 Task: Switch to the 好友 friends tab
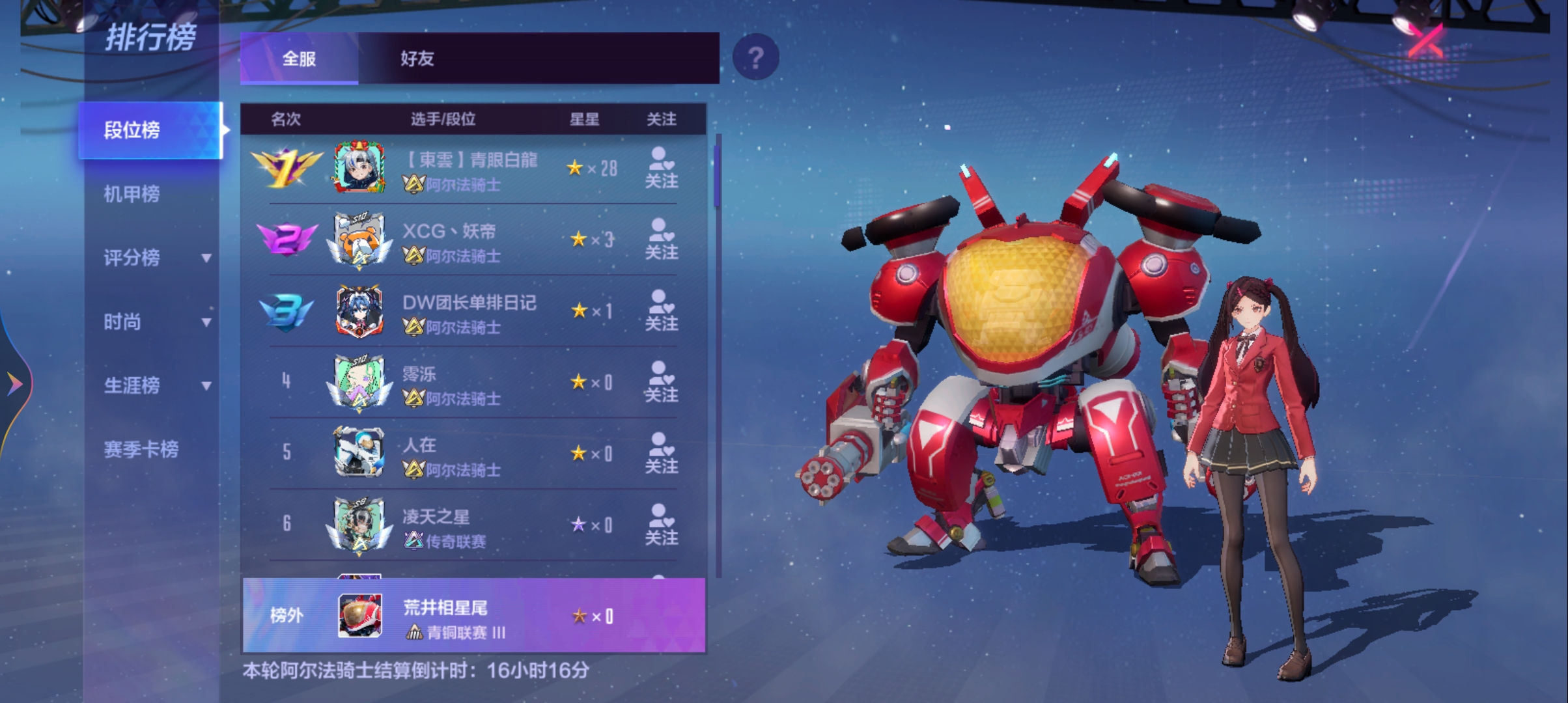(x=417, y=59)
